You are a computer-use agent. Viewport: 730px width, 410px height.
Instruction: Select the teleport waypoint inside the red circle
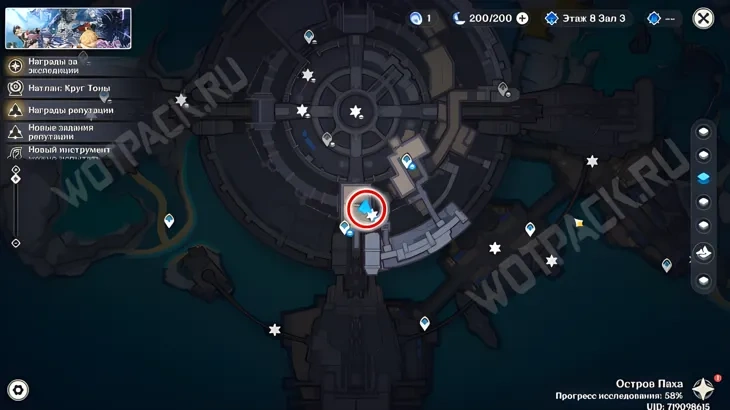366,207
